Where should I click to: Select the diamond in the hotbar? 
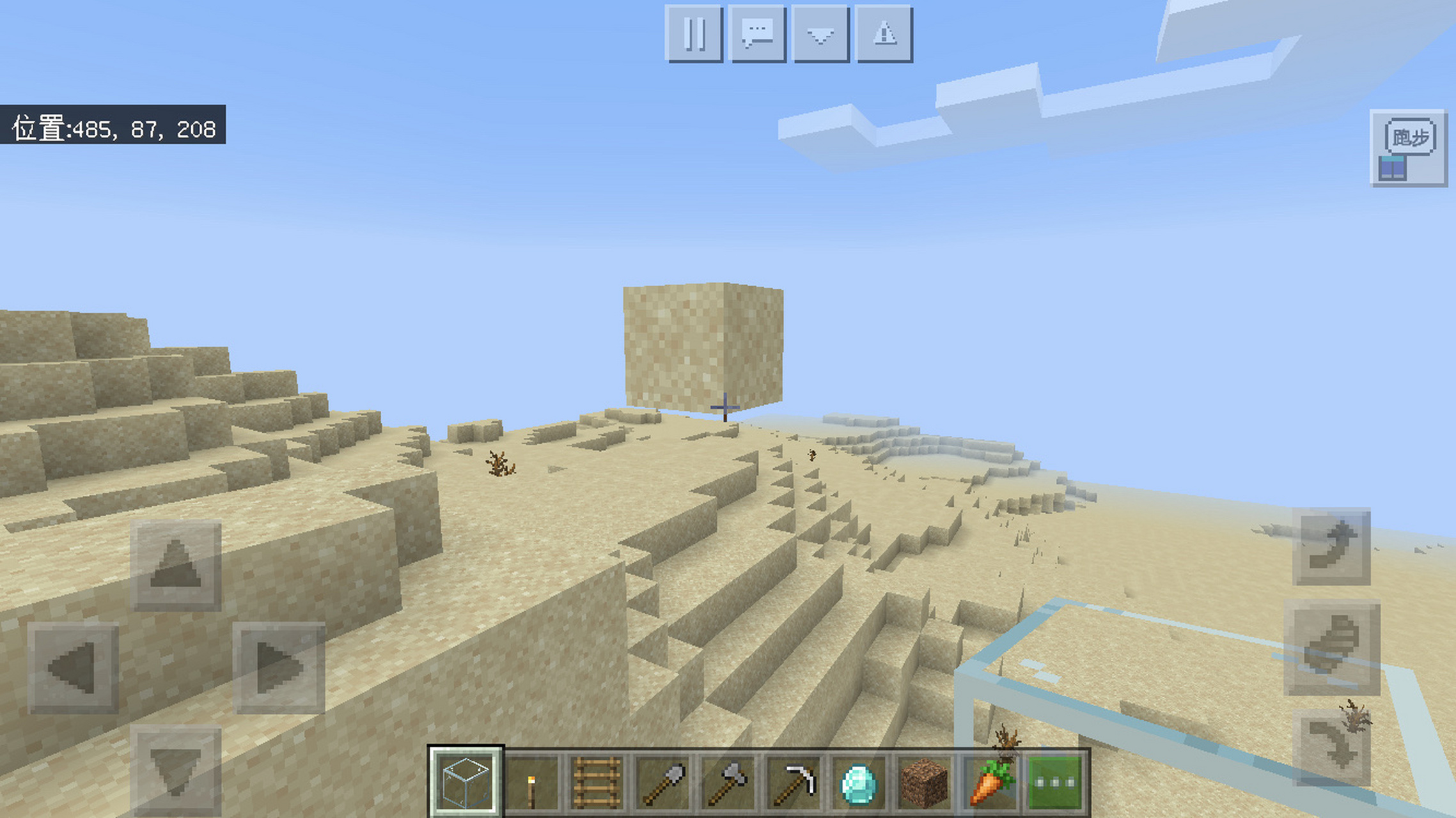click(x=859, y=782)
